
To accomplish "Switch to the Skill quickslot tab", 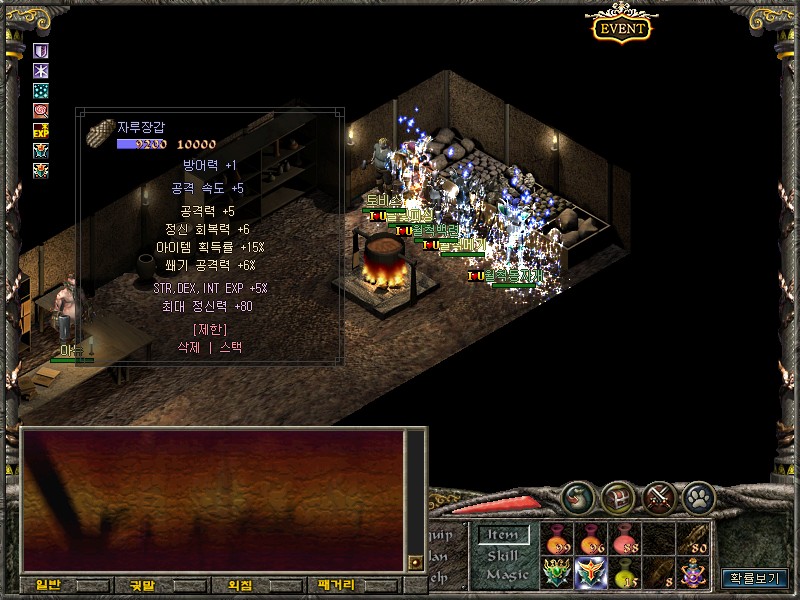I will tap(503, 555).
